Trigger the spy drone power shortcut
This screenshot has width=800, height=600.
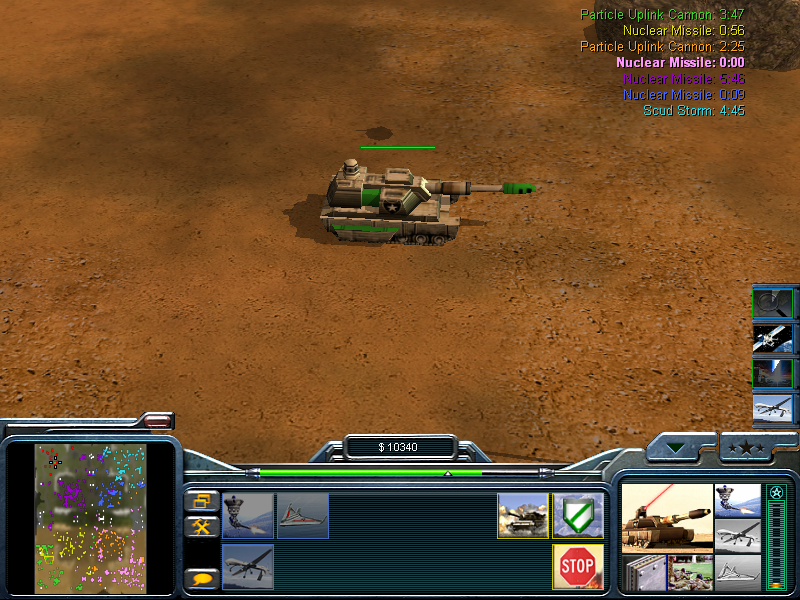click(773, 408)
